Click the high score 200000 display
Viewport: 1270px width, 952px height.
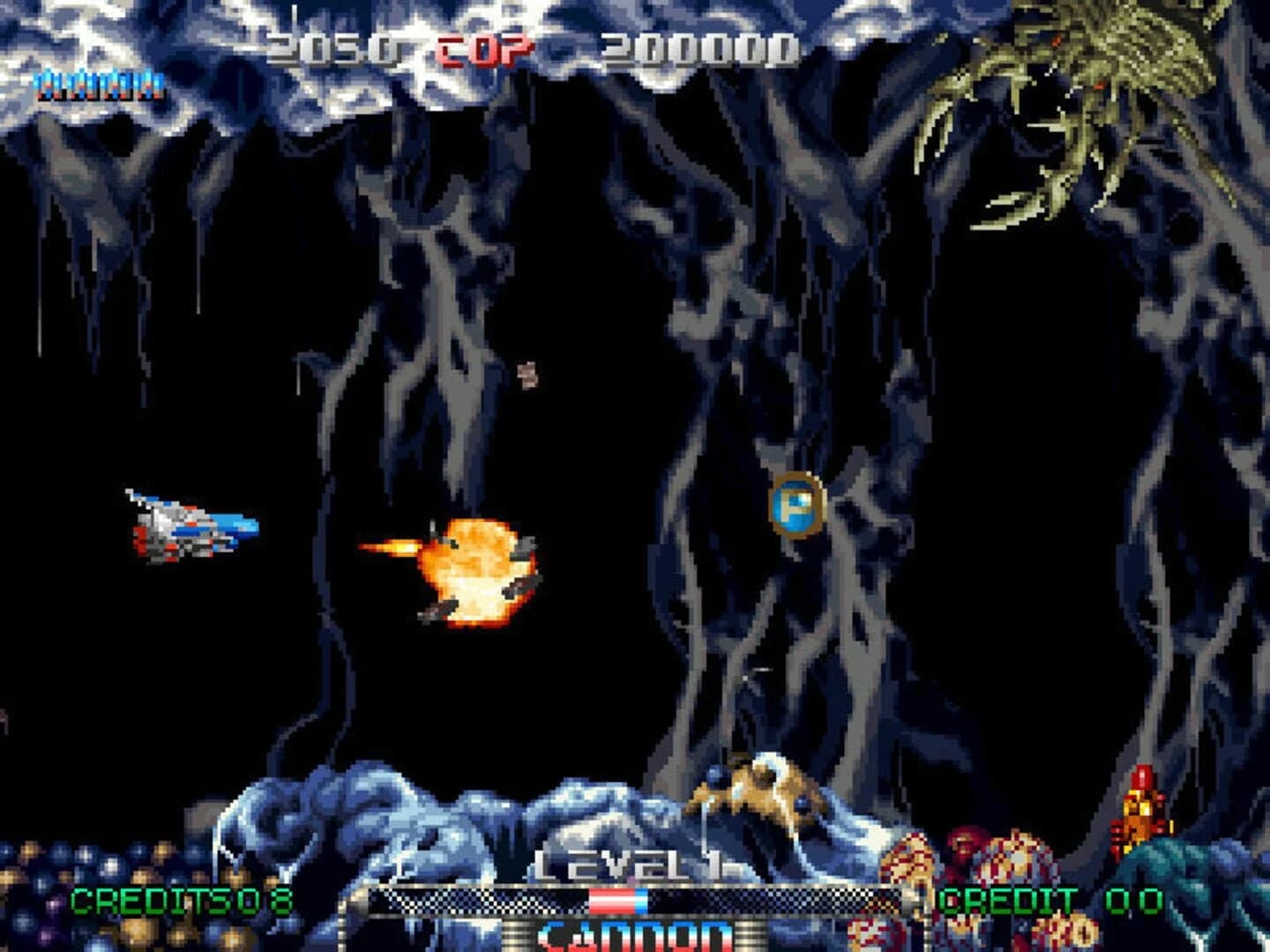click(x=699, y=44)
